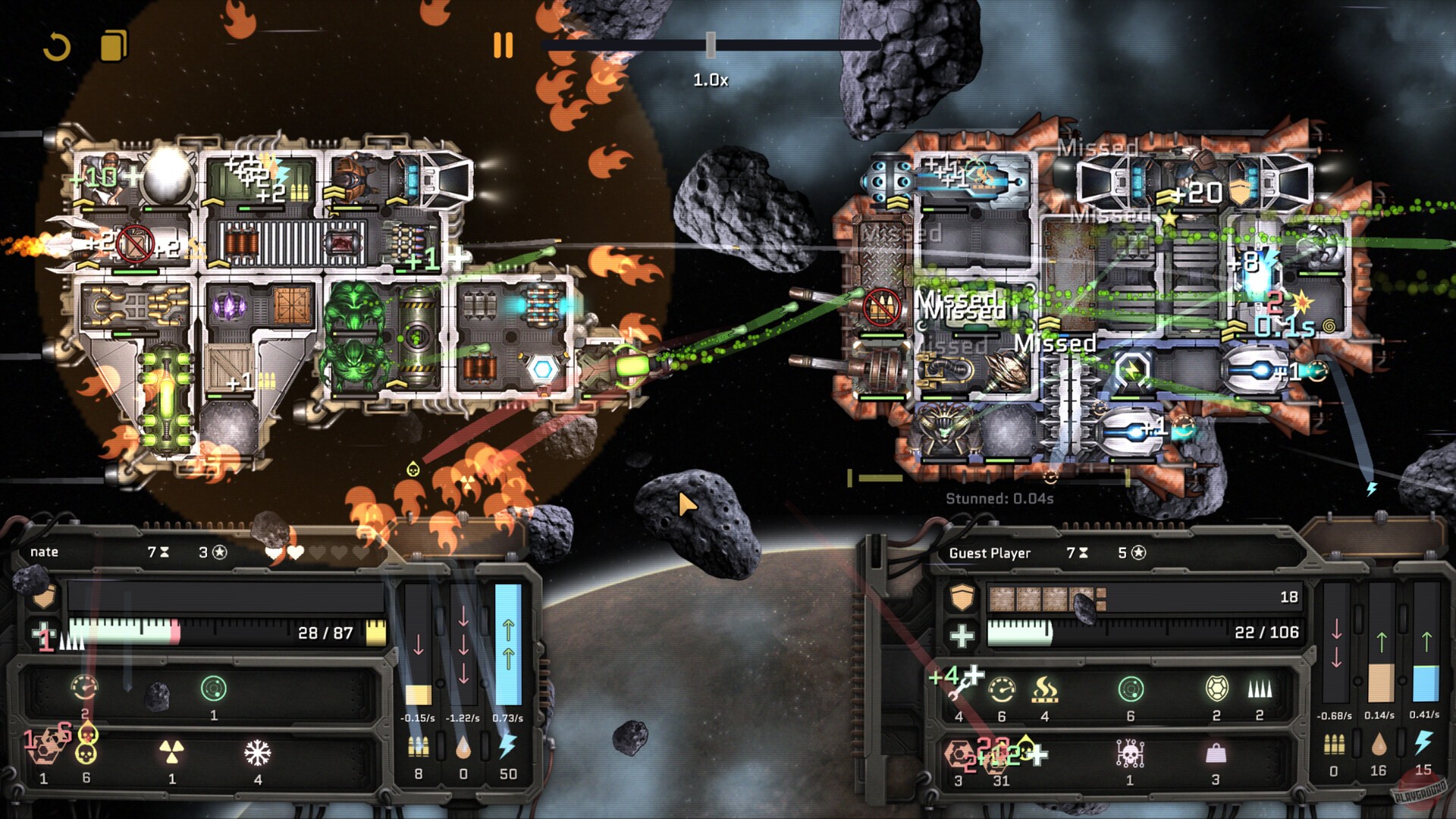Image resolution: width=1456 pixels, height=819 pixels.
Task: Select the radiation status icon in nate's panel
Action: (x=172, y=752)
